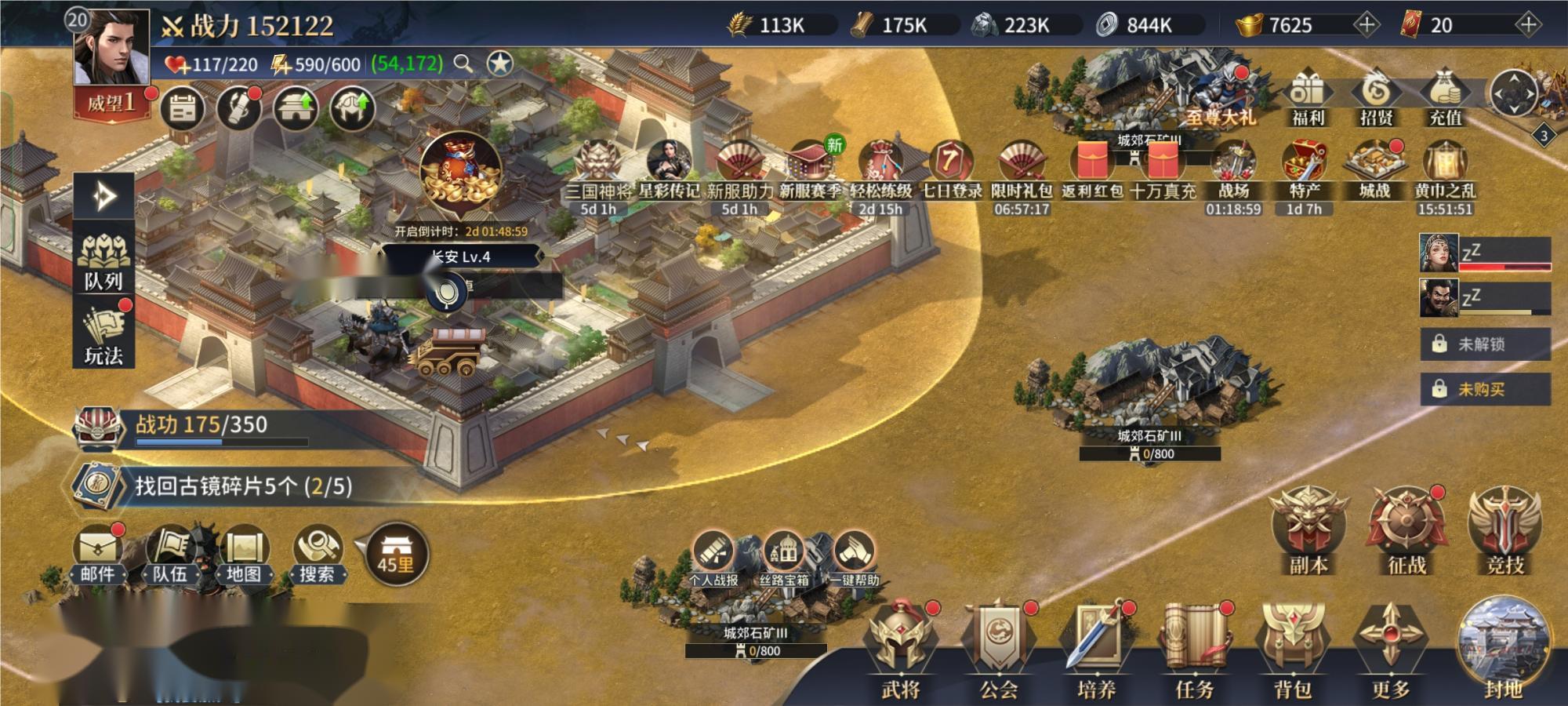Viewport: 1568px width, 706px height.
Task: Open the 武将 generals menu
Action: [x=900, y=651]
